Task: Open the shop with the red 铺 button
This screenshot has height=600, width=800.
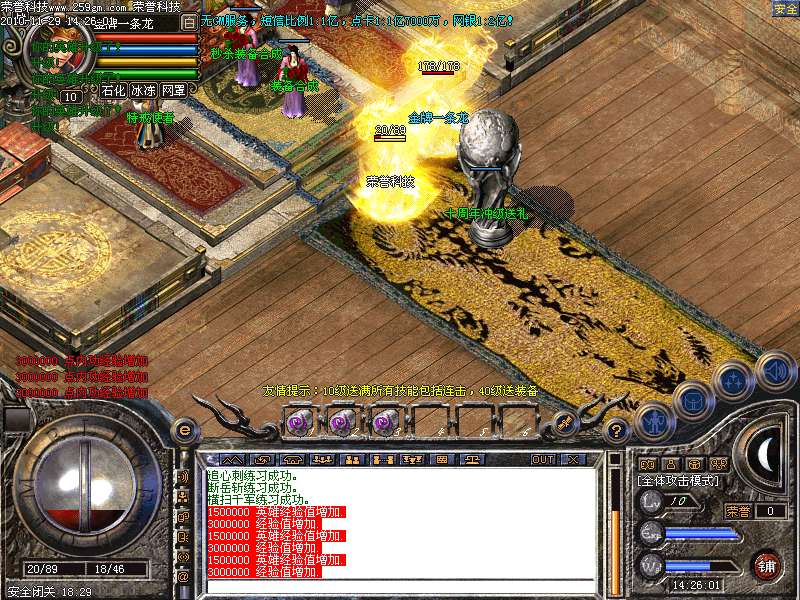Action: coord(766,565)
